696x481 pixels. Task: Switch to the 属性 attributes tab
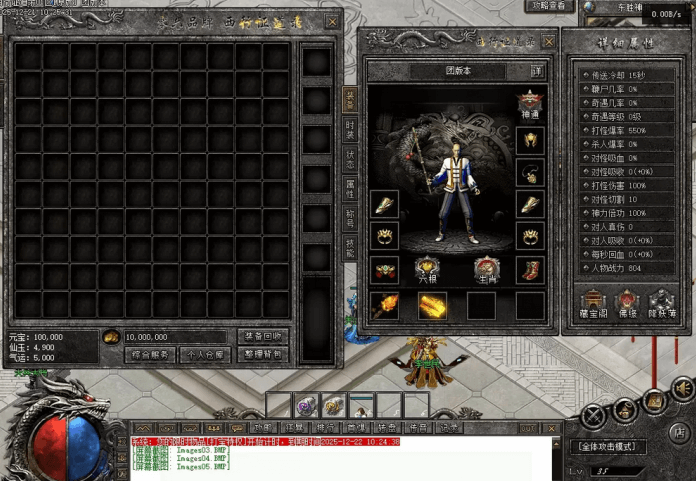click(349, 188)
